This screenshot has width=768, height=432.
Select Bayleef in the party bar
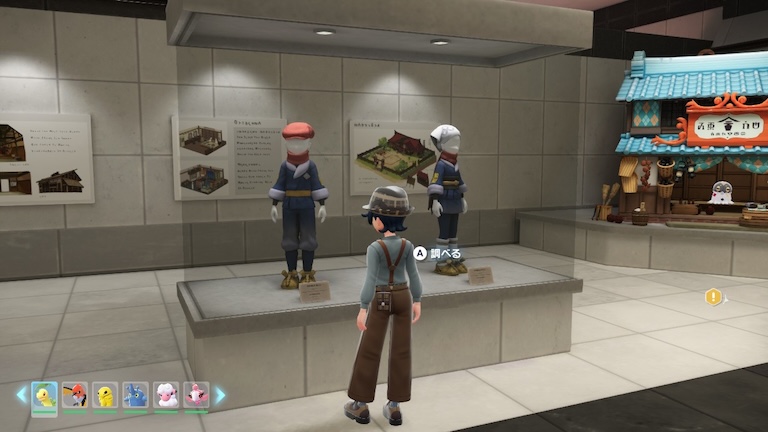(x=44, y=395)
